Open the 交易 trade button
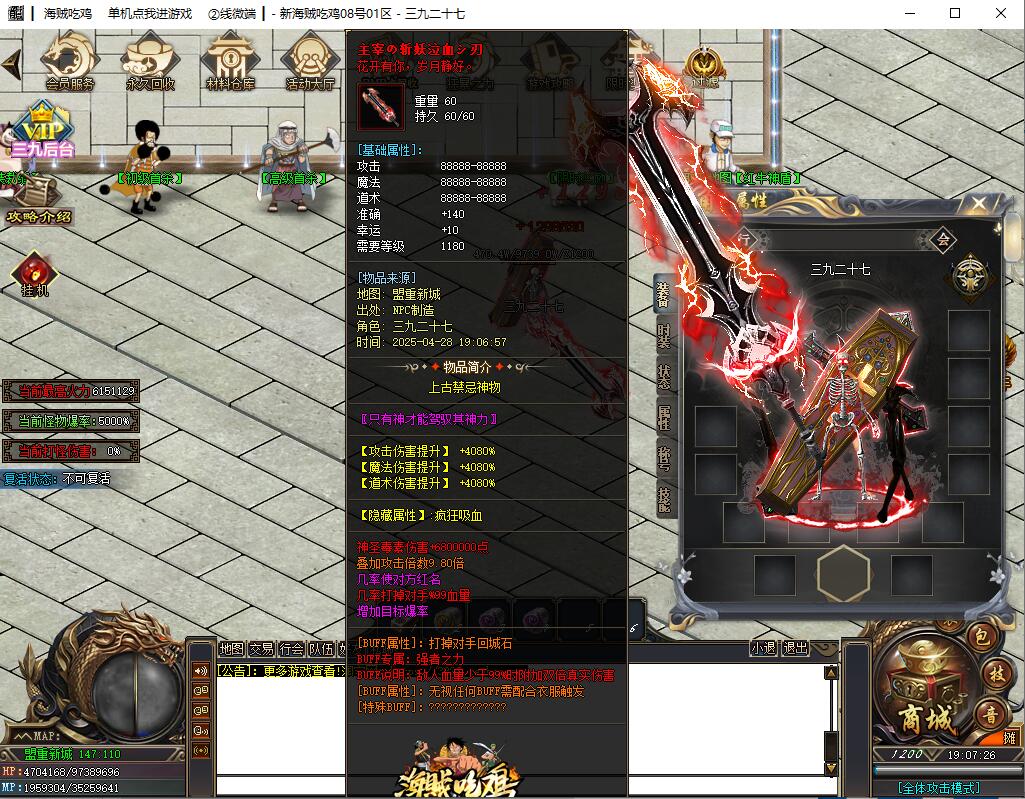Image resolution: width=1025 pixels, height=799 pixels. point(261,648)
